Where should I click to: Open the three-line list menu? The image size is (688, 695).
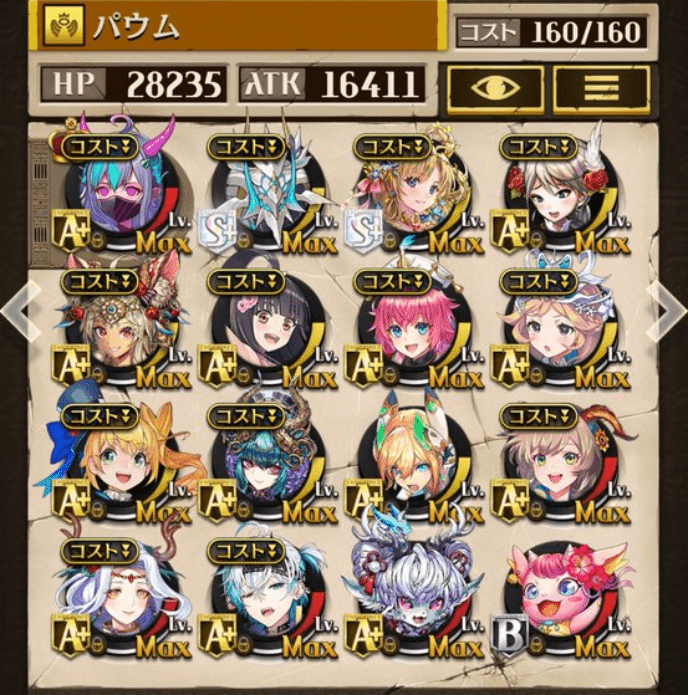pos(602,88)
